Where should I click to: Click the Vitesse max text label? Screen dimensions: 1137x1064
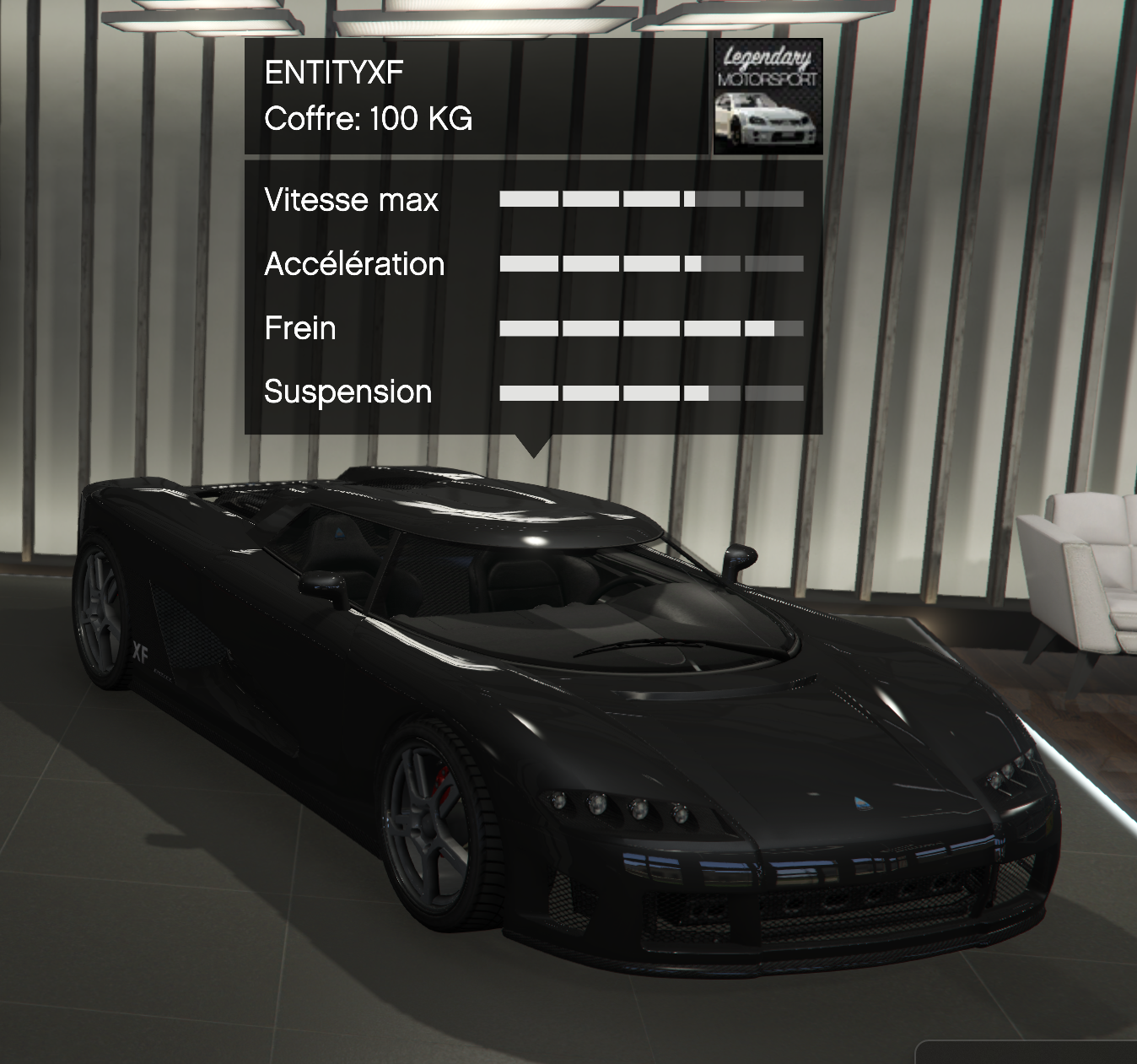(x=351, y=199)
